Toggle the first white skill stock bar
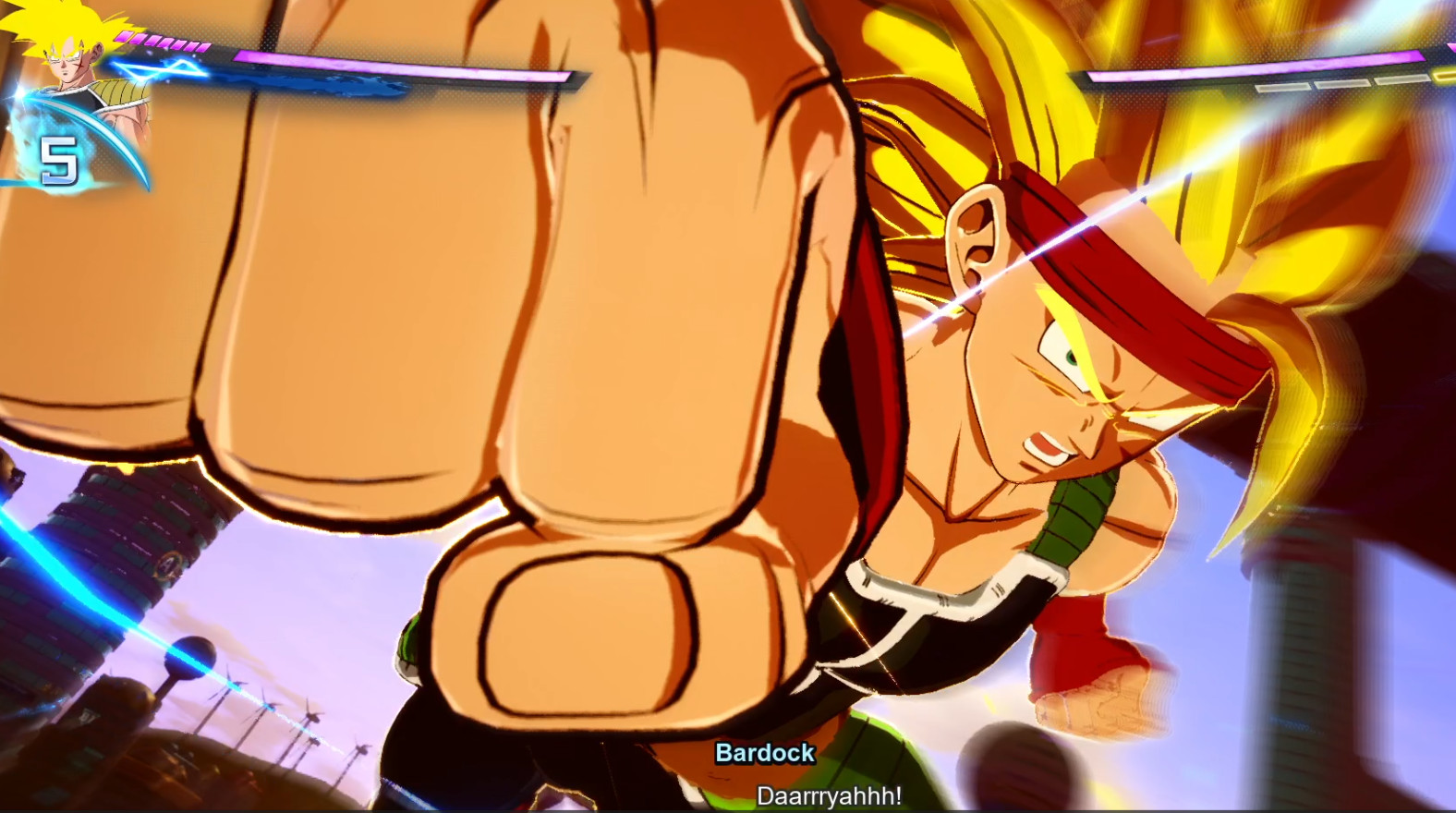Screen dimensions: 1456x813 [1284, 87]
